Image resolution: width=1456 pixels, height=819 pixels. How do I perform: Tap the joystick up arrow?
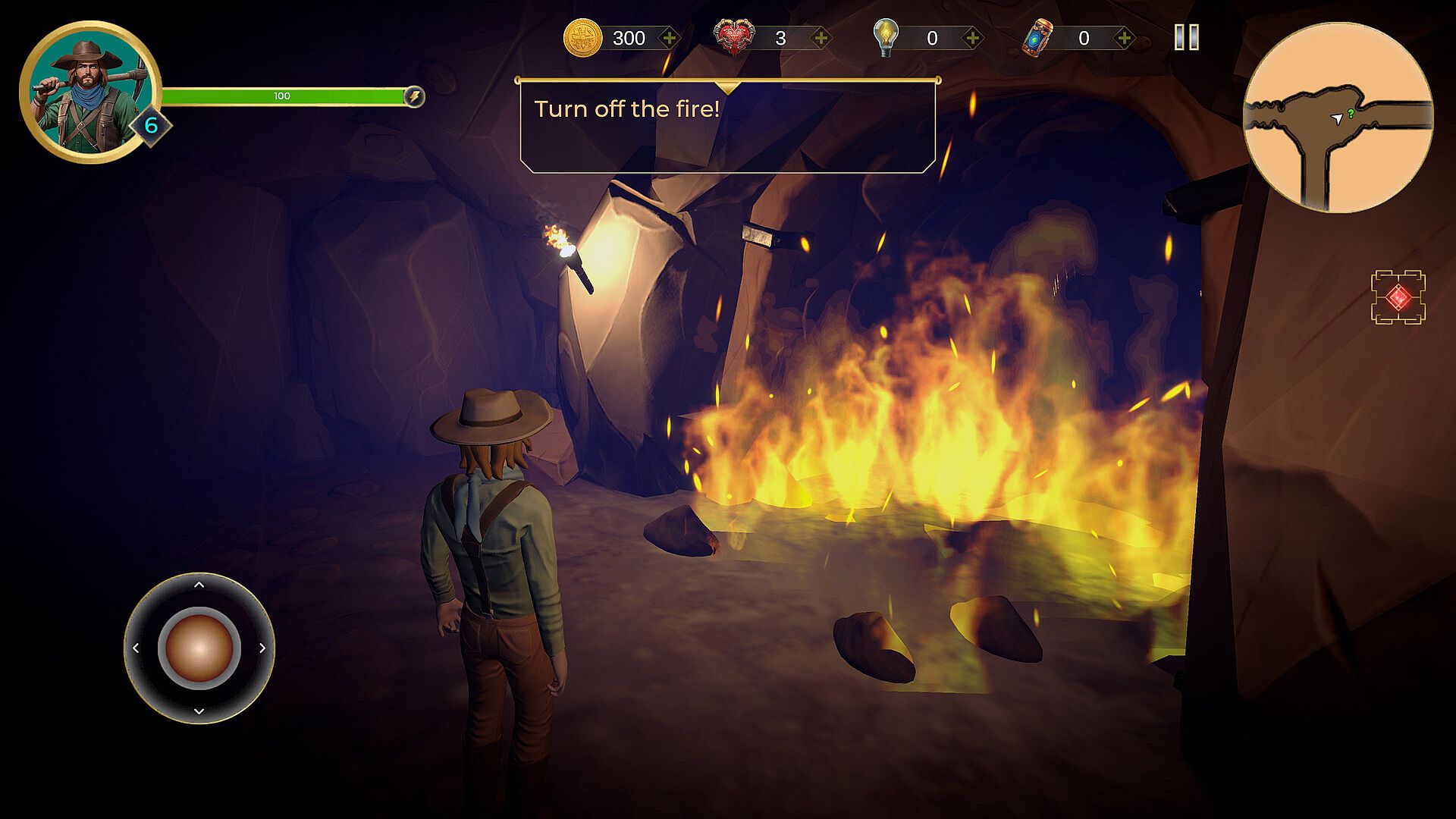199,585
